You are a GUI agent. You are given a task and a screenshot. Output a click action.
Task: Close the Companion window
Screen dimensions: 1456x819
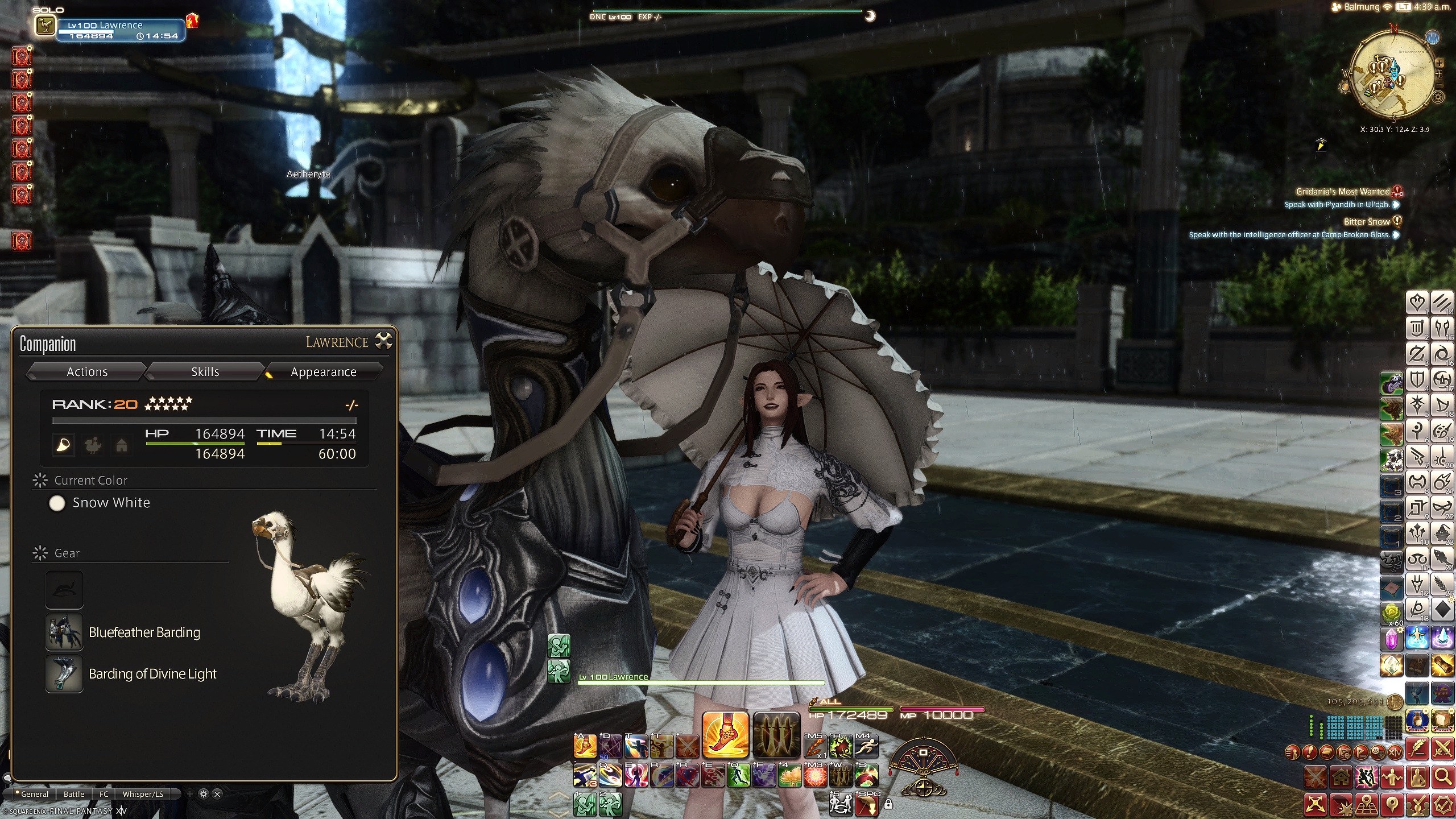click(384, 341)
